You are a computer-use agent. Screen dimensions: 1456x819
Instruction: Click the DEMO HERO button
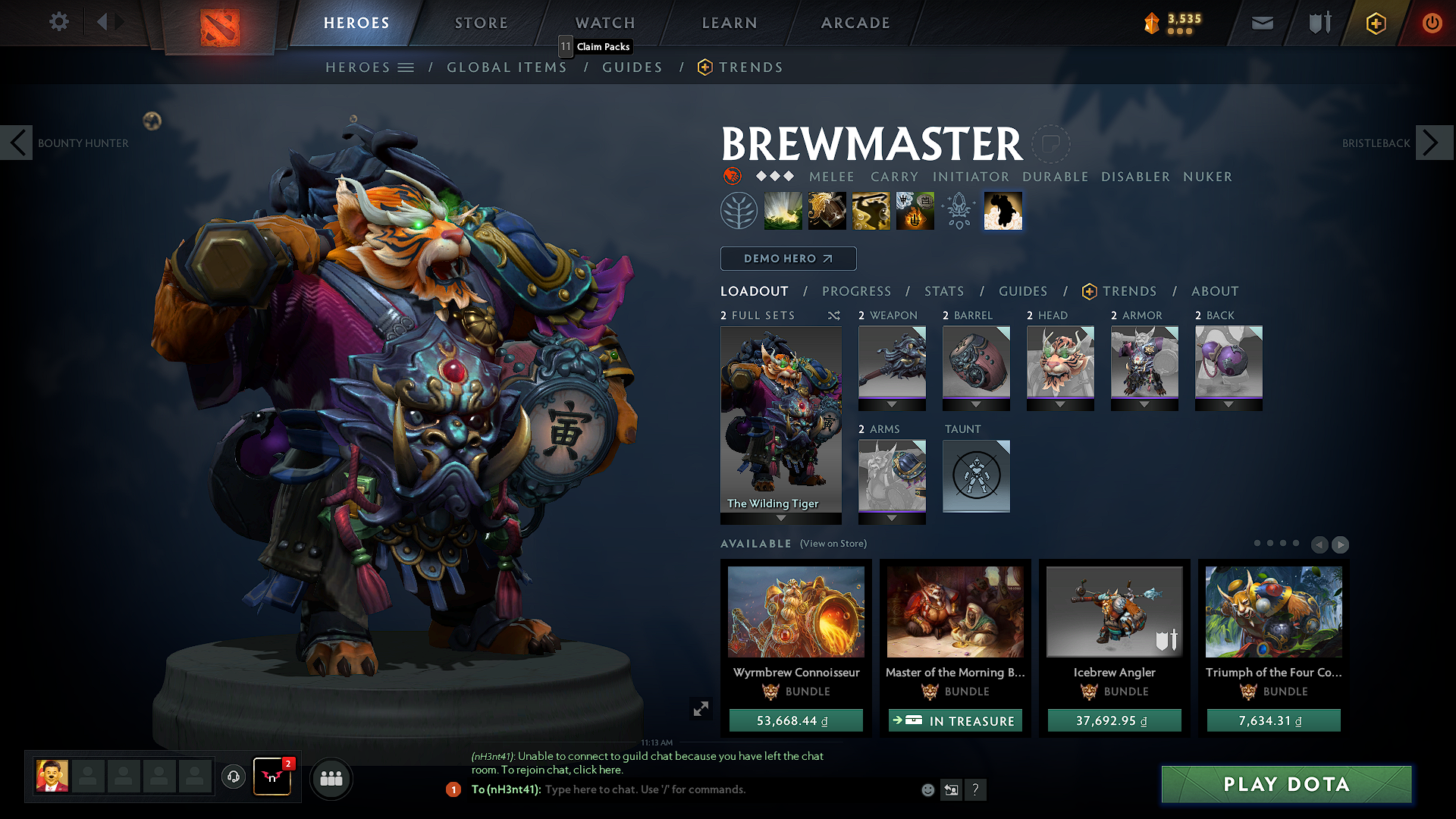788,258
